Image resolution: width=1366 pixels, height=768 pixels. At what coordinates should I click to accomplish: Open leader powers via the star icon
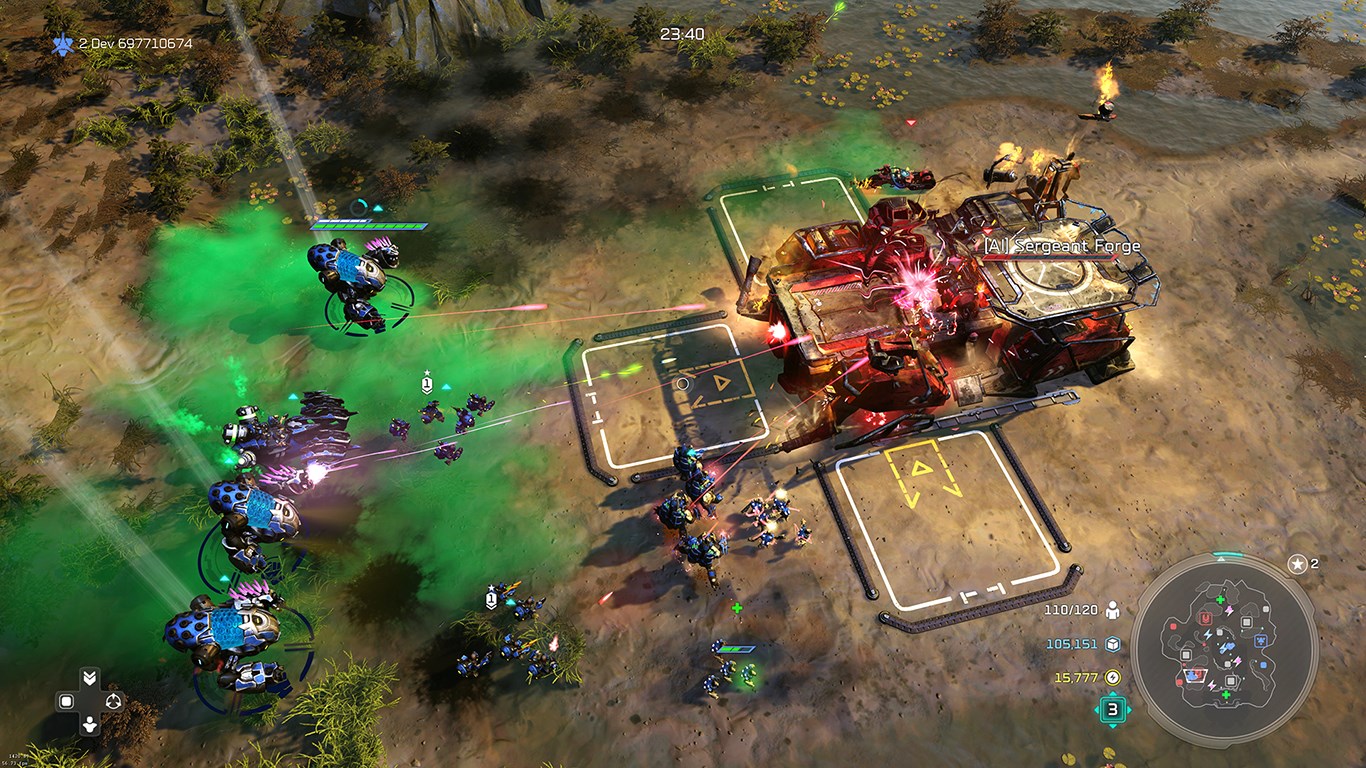pos(1297,564)
